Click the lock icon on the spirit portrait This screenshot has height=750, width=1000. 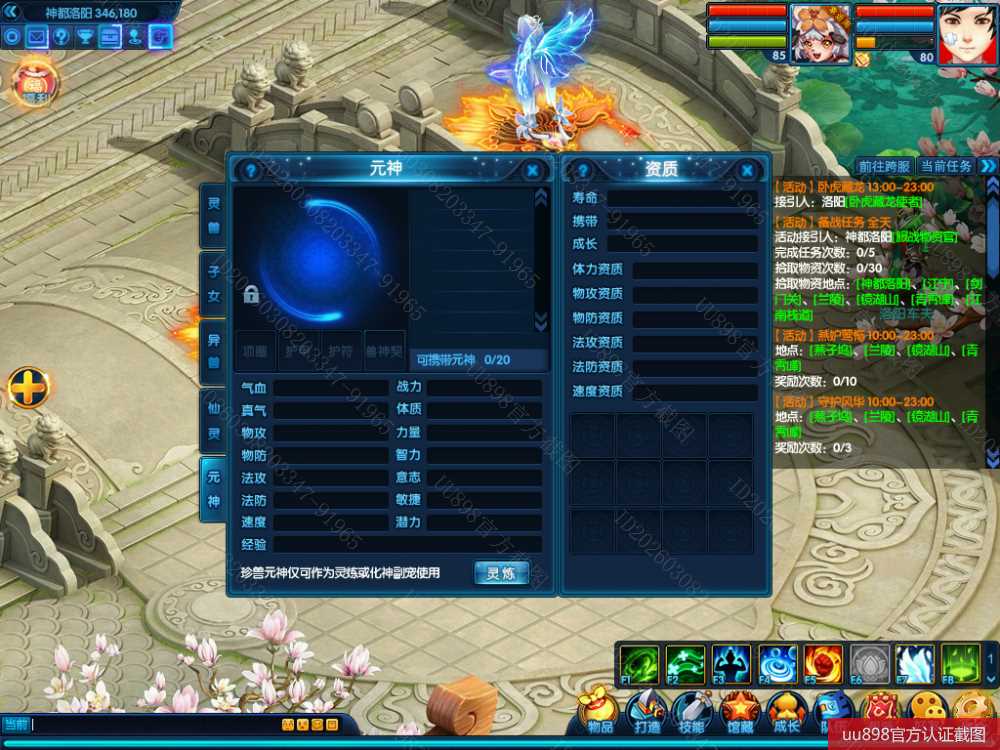251,295
